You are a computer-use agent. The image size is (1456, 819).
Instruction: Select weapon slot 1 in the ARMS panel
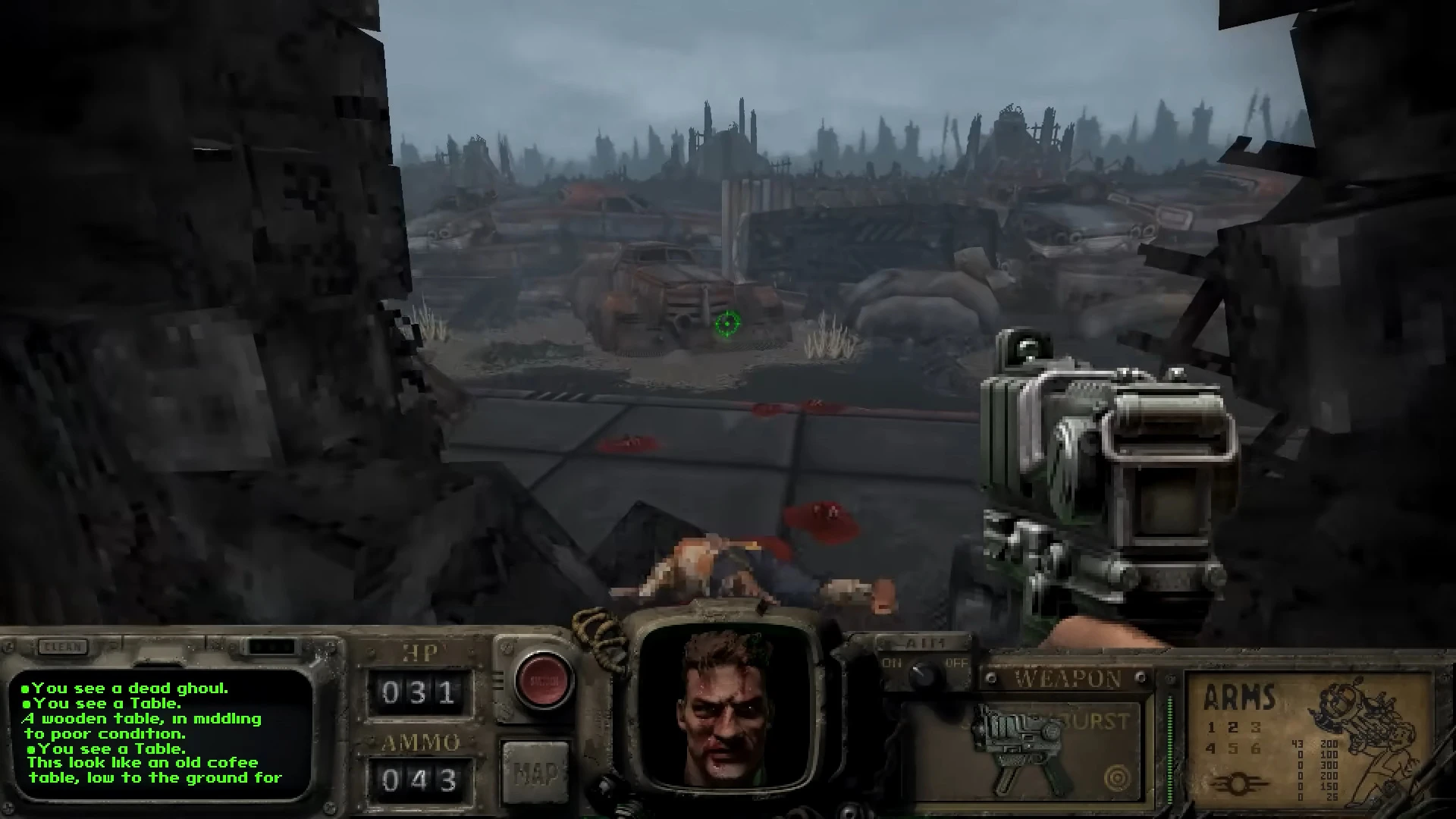click(1213, 726)
